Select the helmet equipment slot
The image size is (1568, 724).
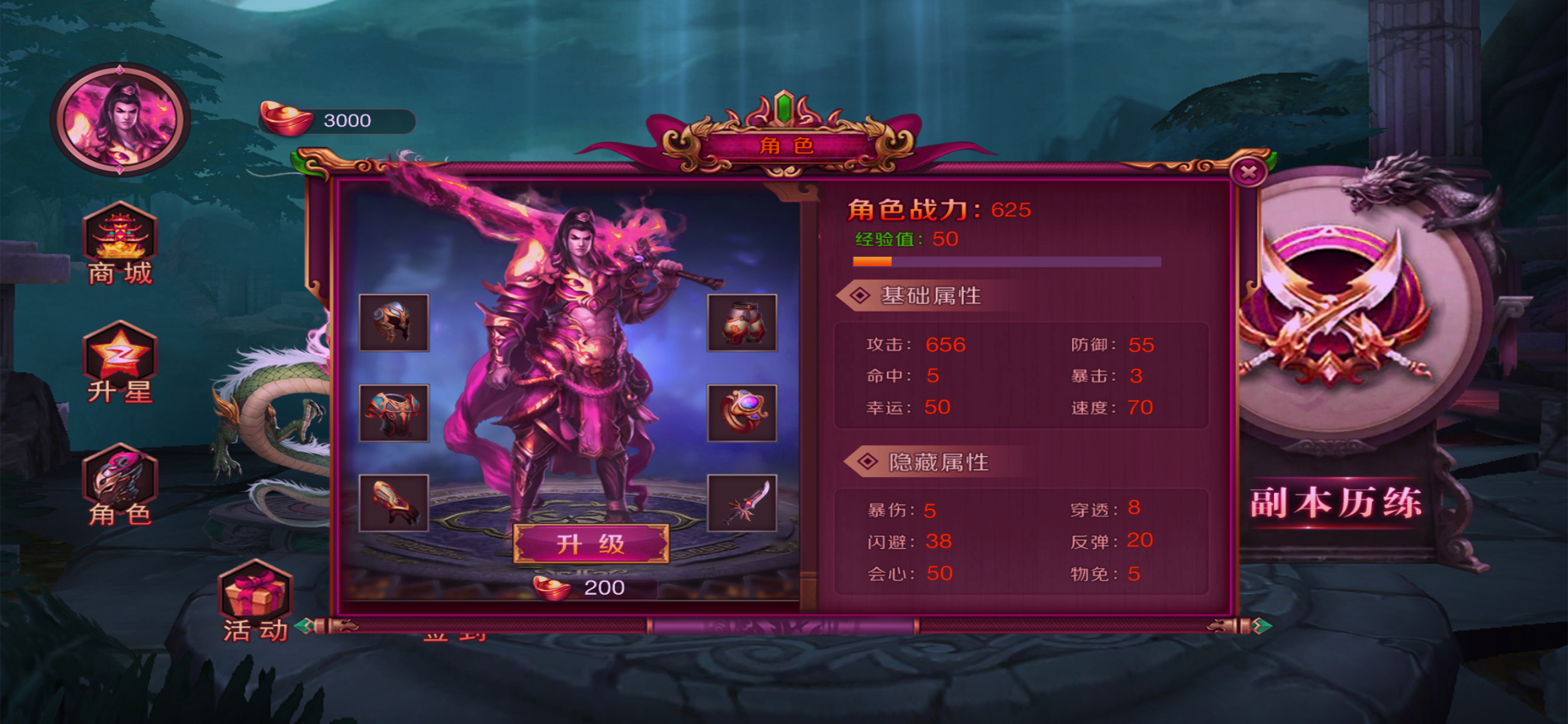point(394,322)
